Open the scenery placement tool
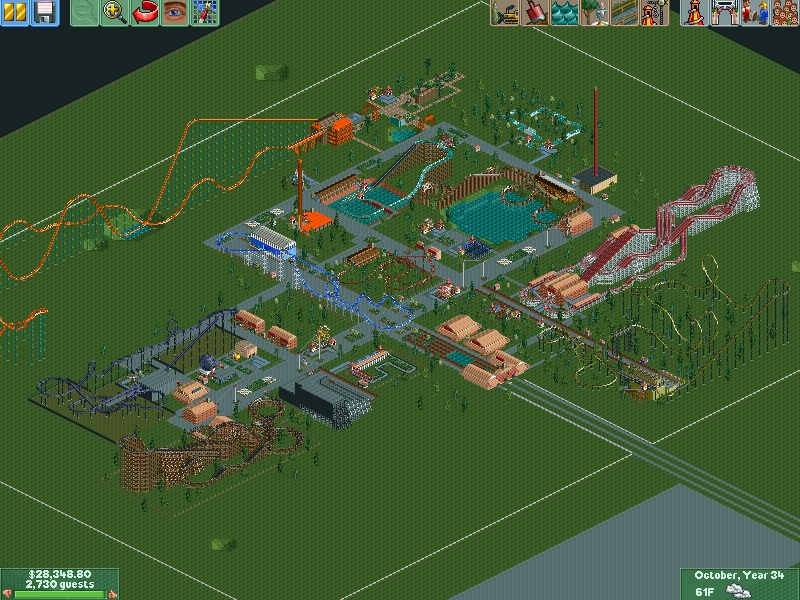This screenshot has height=600, width=800. 595,13
